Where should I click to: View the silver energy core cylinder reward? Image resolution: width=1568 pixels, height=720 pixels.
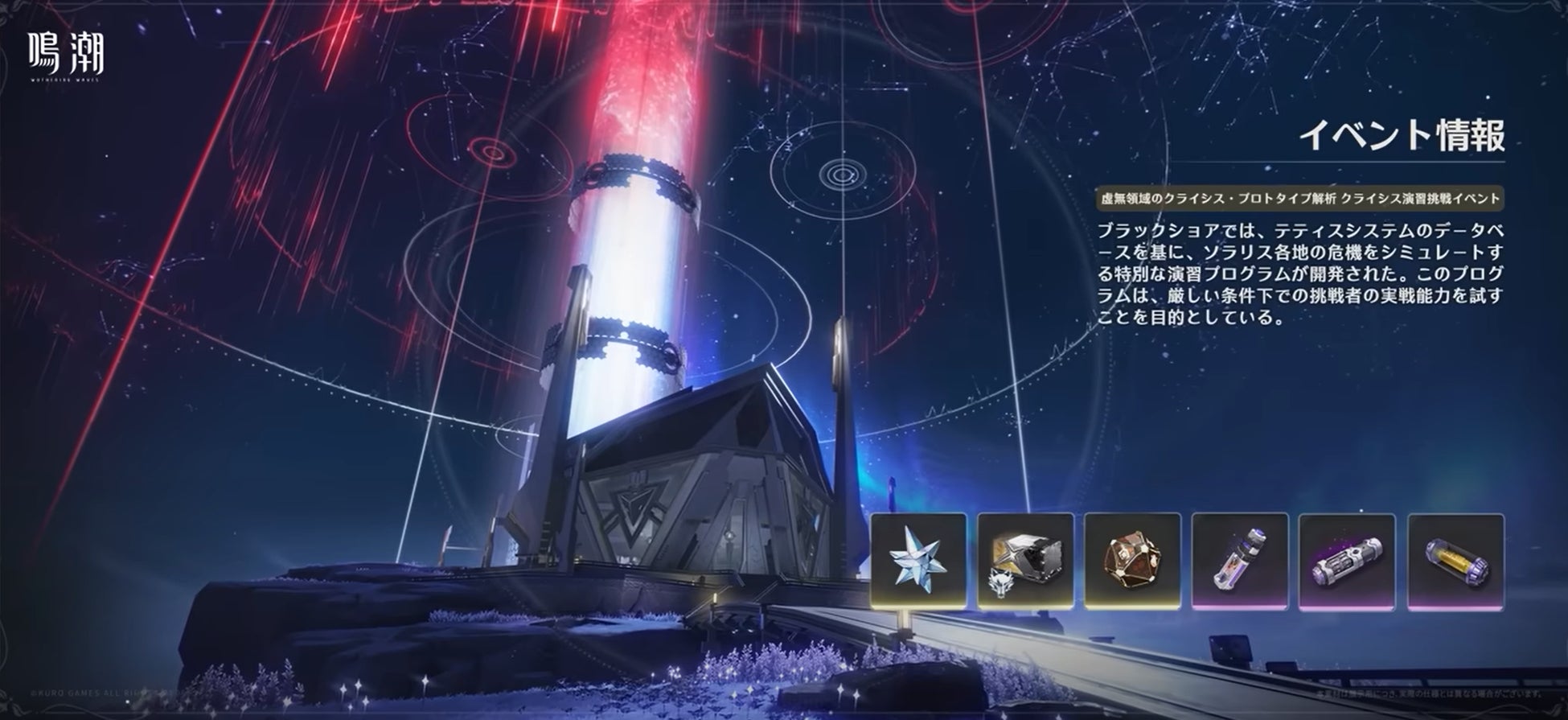[1346, 560]
